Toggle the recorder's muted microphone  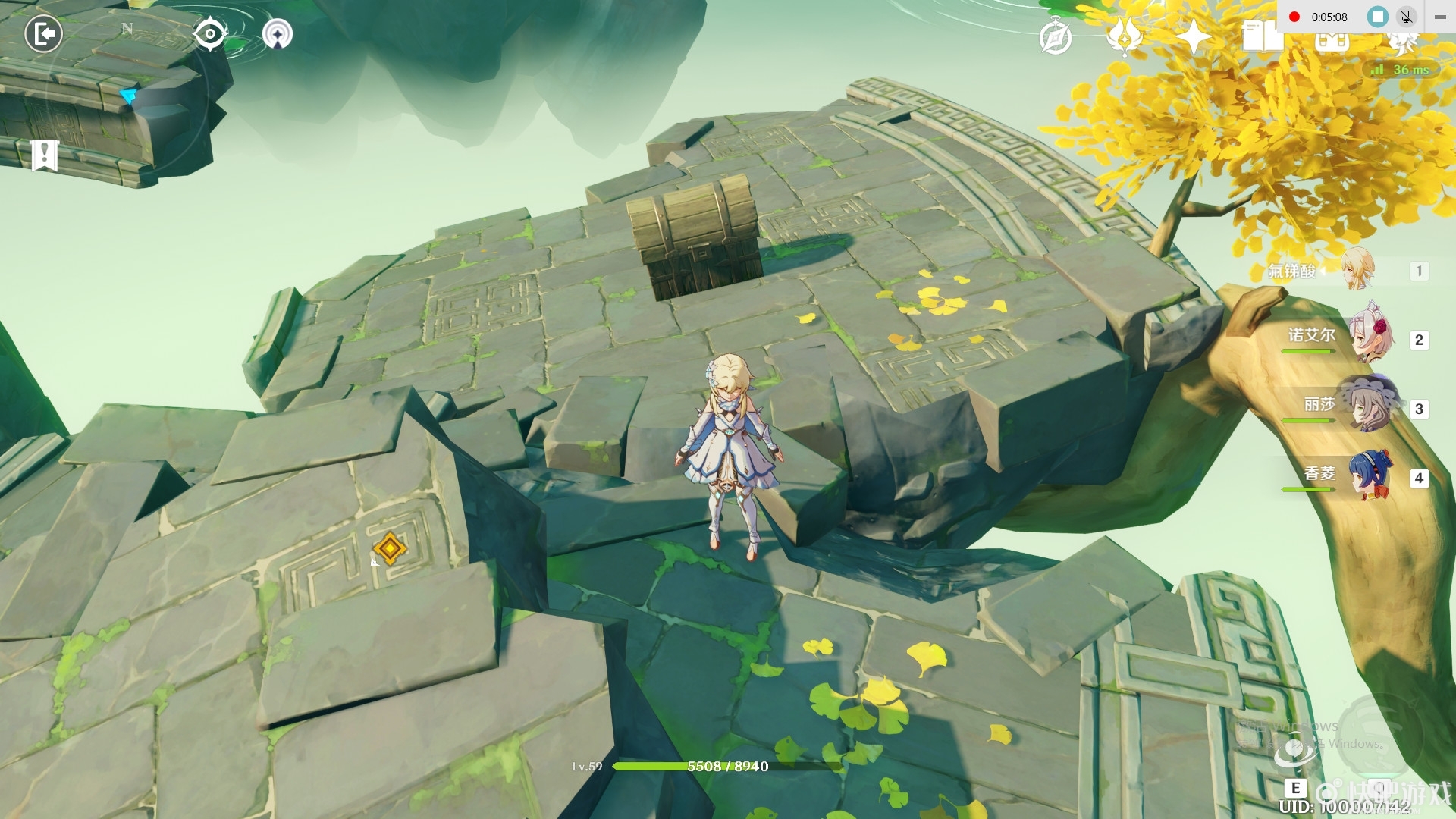pos(1406,17)
